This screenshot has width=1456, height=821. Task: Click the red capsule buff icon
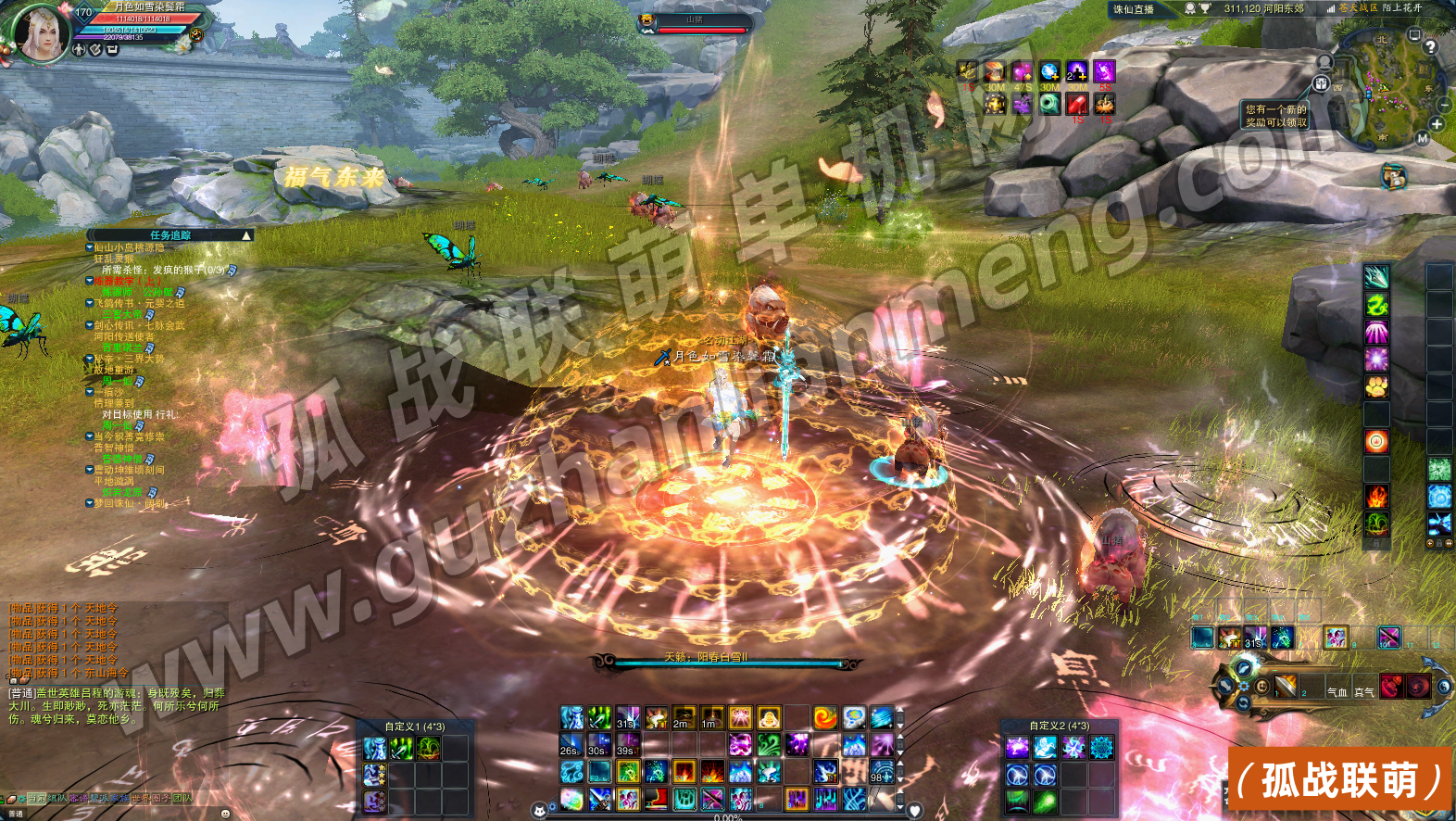coord(1077,103)
